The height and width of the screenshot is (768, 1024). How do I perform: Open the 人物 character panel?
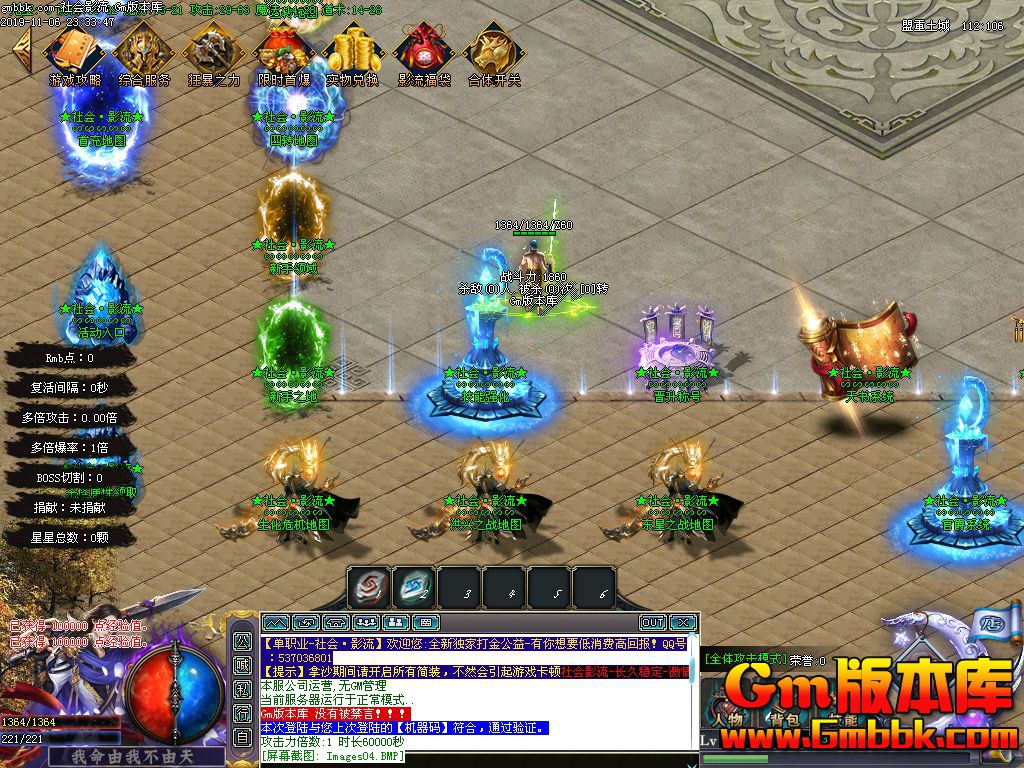727,718
